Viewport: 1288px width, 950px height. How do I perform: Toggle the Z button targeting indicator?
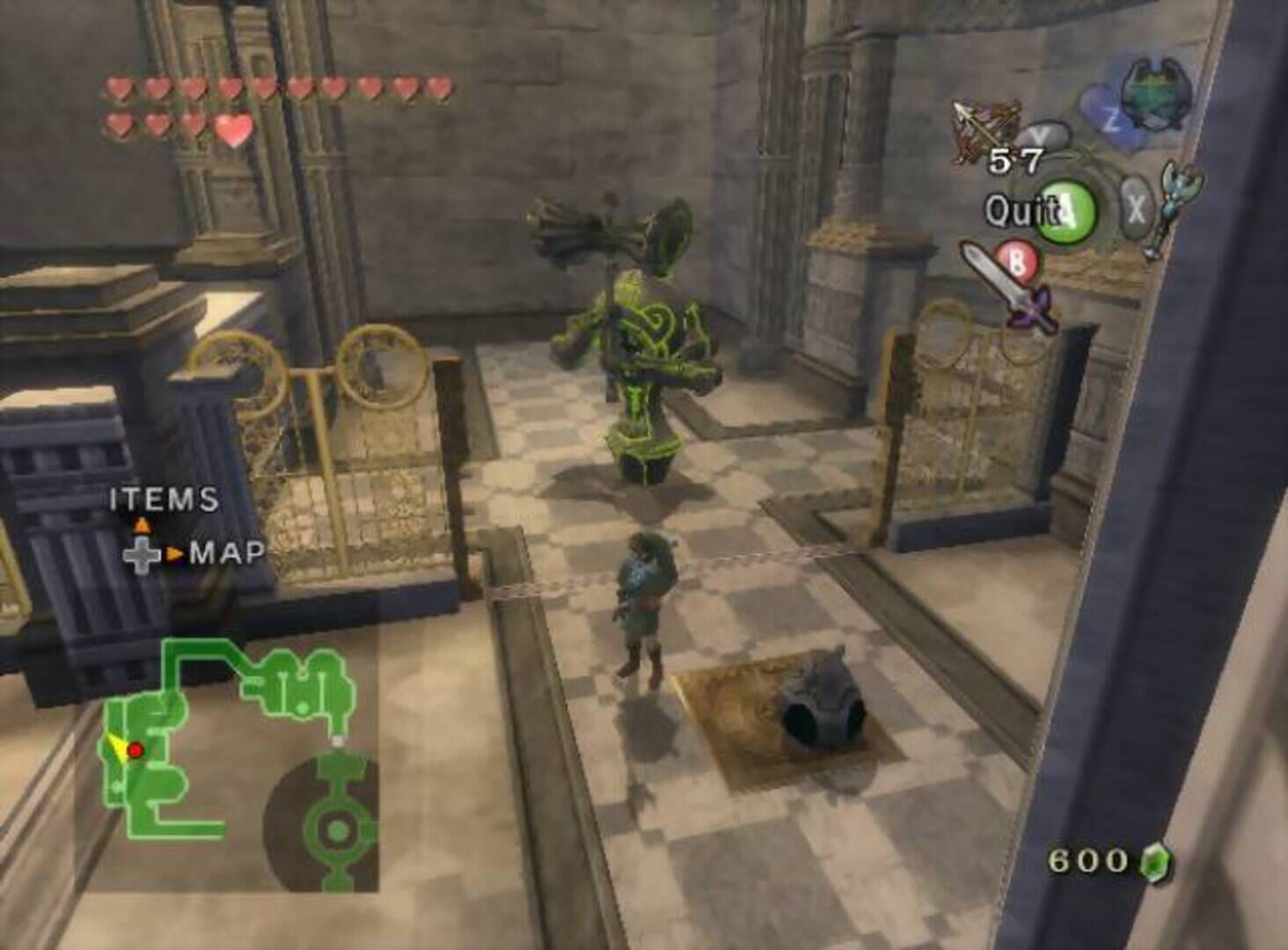(1110, 116)
